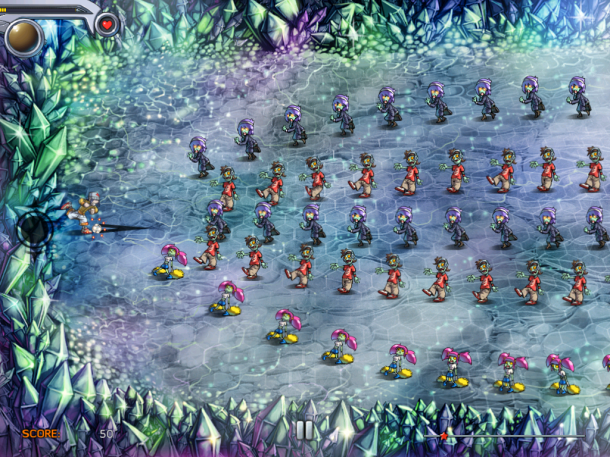Tap the dark circular movement pad

[36, 229]
